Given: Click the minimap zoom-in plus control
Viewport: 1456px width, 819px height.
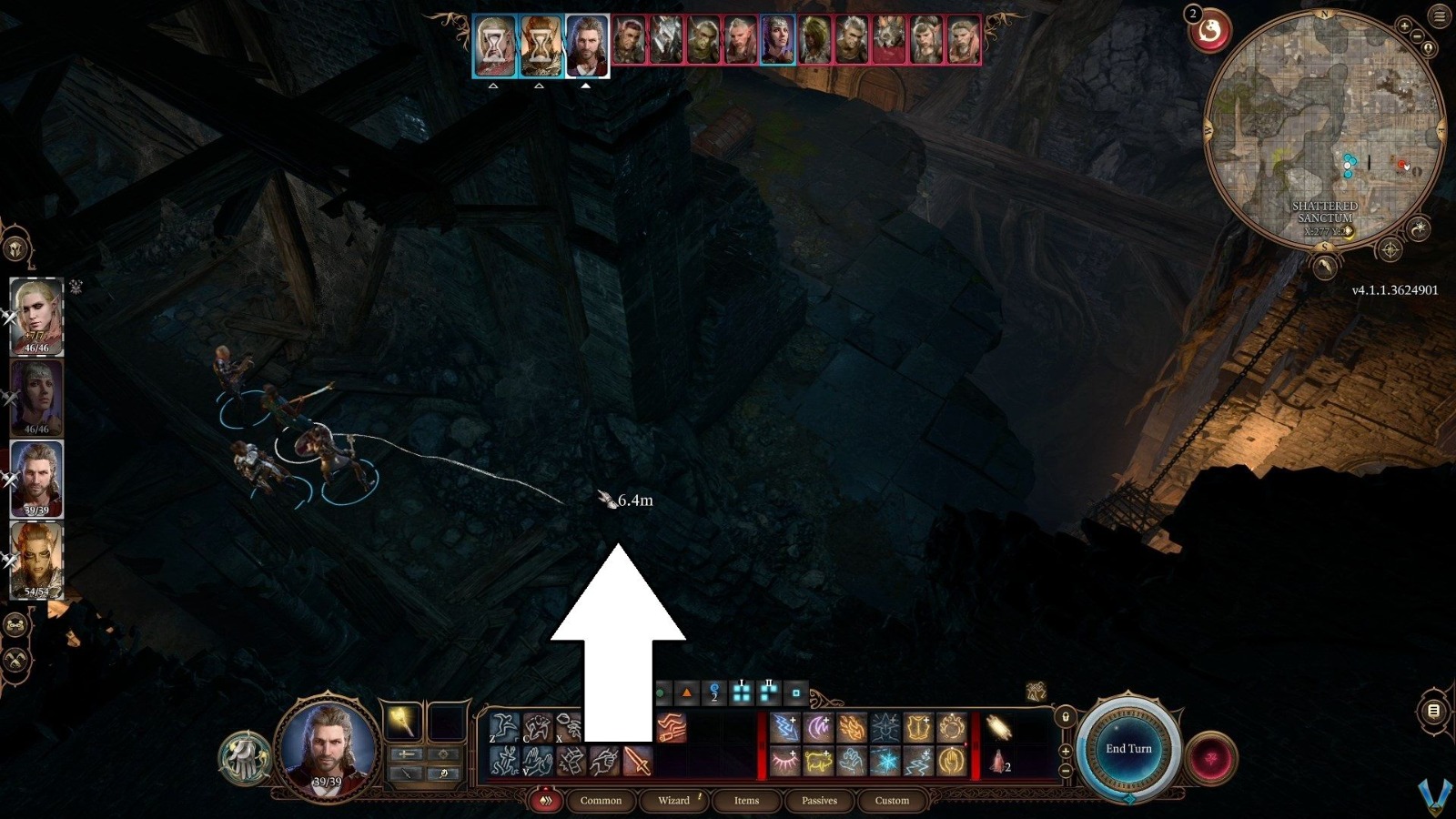Looking at the screenshot, I should click(x=1404, y=25).
